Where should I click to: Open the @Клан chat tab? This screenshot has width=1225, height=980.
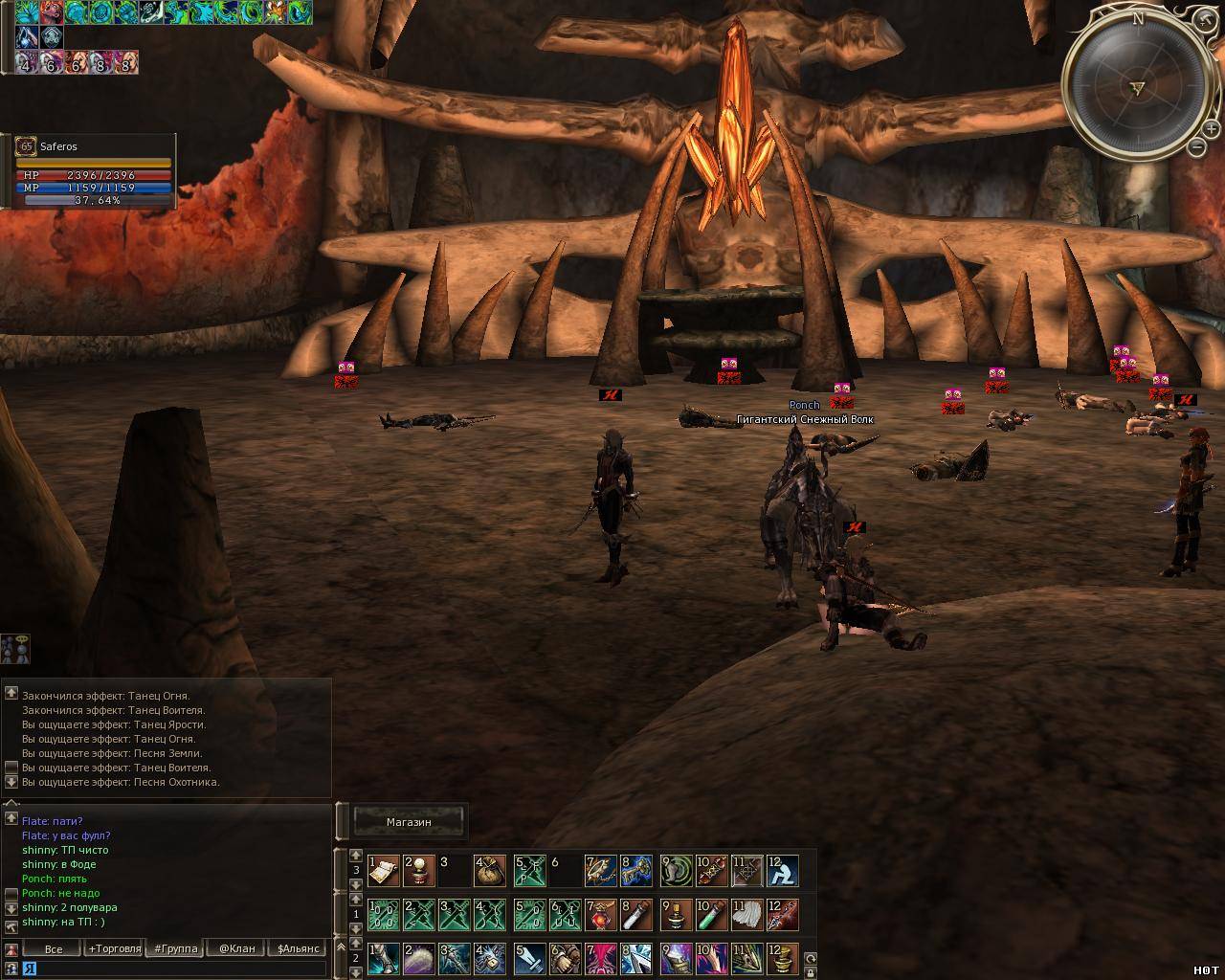pos(236,948)
